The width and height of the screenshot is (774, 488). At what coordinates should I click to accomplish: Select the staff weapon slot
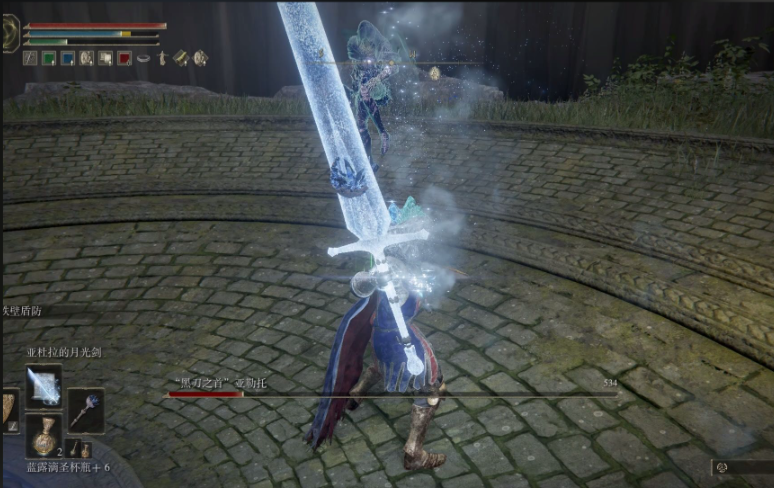[85, 411]
